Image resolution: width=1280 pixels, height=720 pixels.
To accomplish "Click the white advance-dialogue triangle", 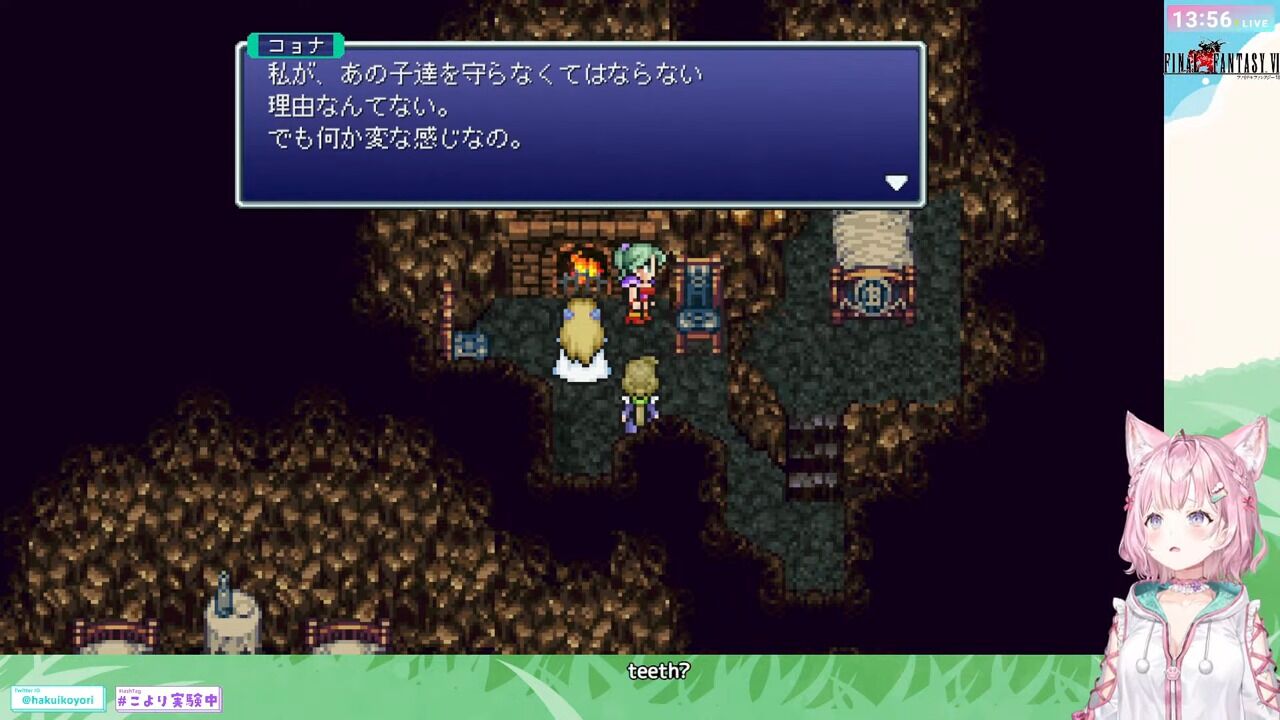I will 897,181.
